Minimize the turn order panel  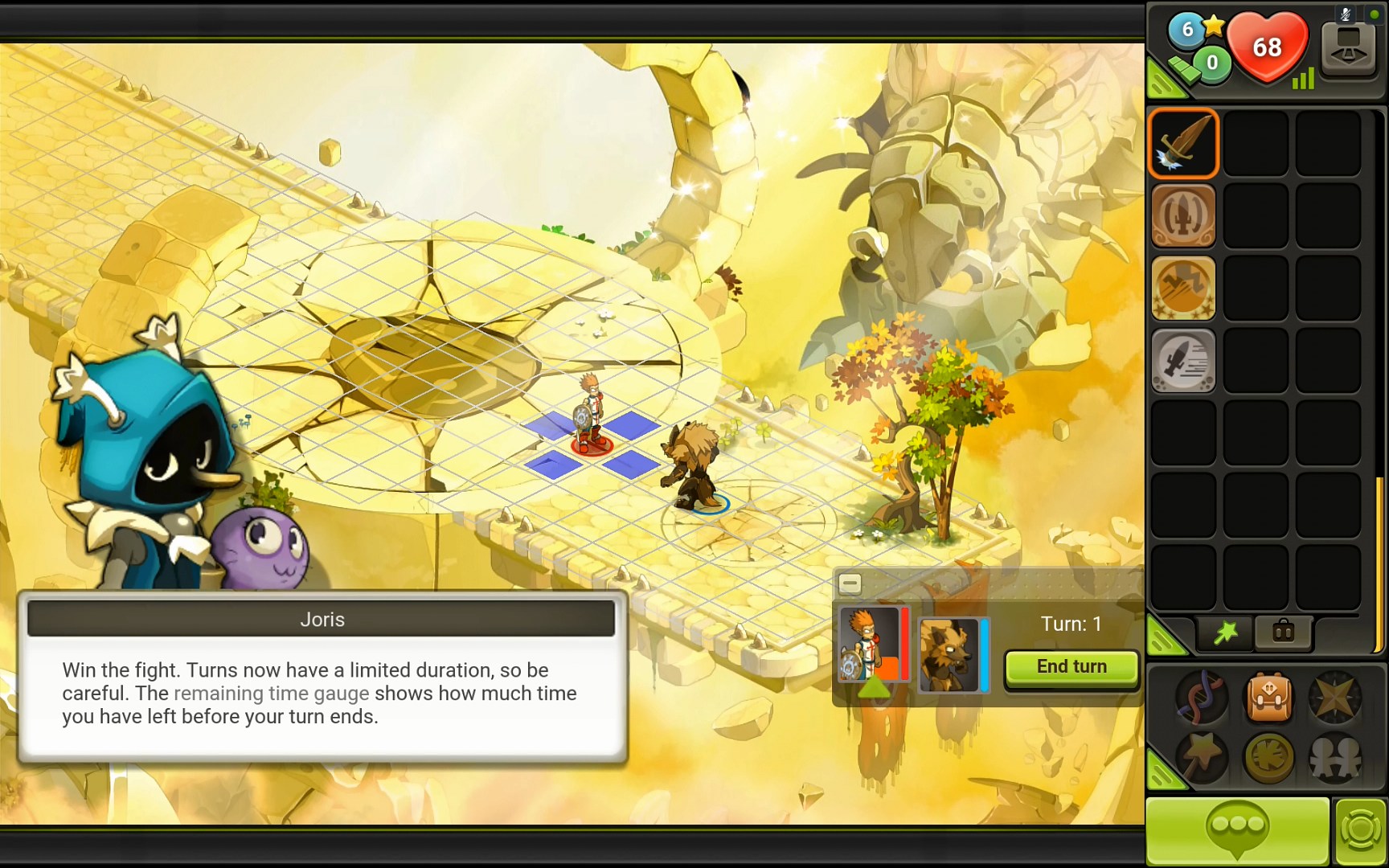(850, 583)
